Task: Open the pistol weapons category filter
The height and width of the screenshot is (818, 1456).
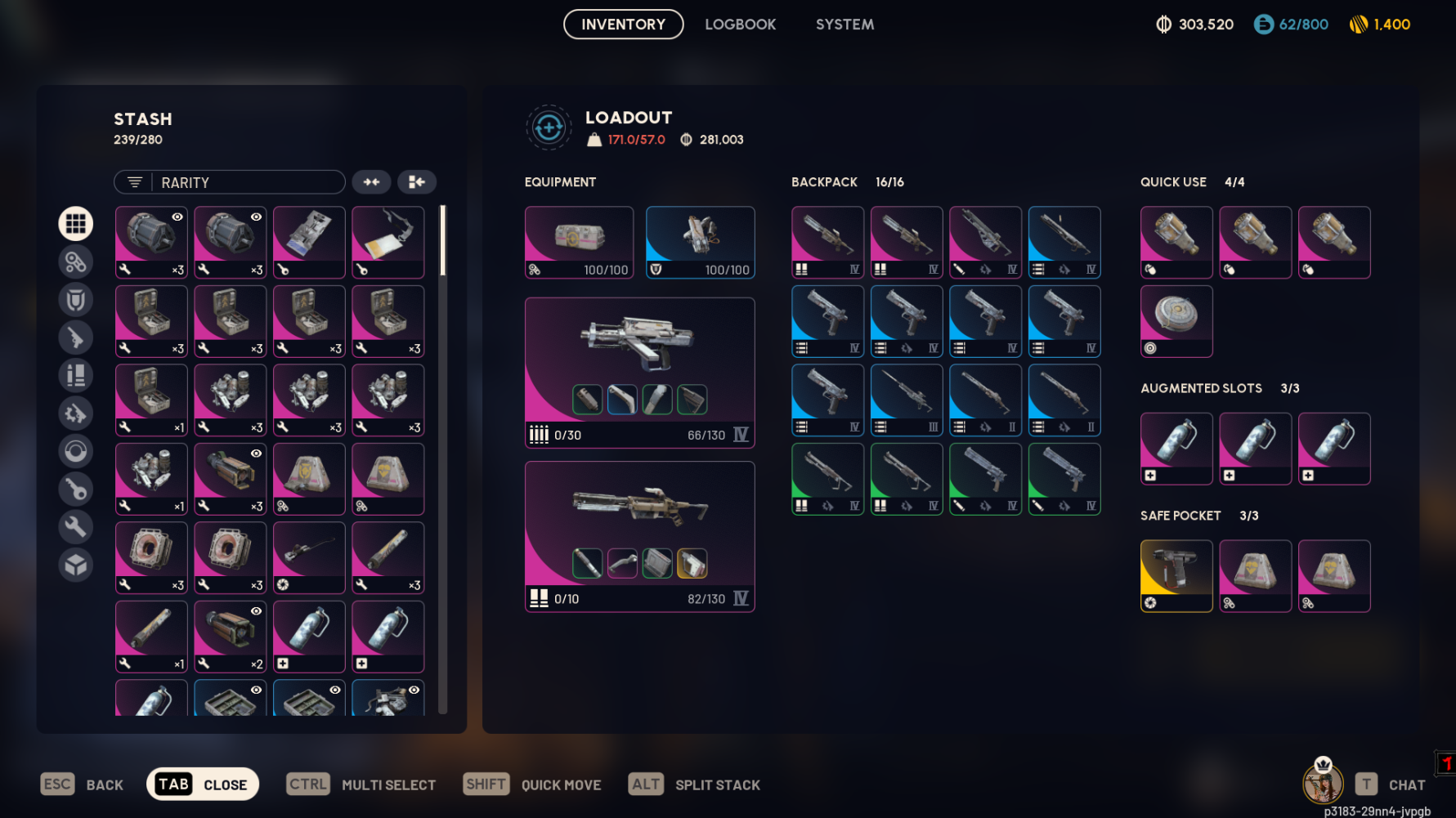Action: [75, 337]
